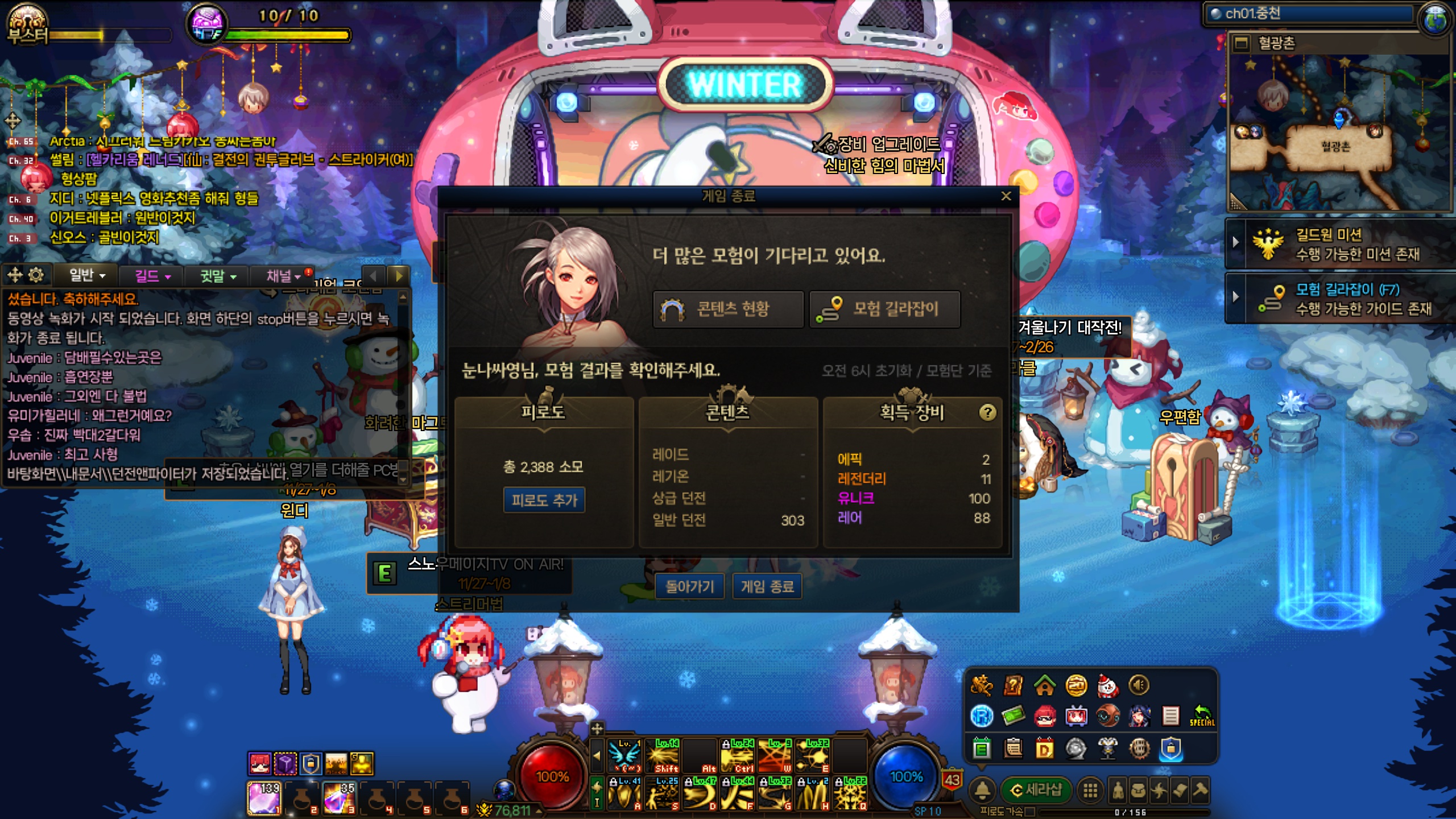Show help for 획득 장비 question mark

click(x=987, y=412)
